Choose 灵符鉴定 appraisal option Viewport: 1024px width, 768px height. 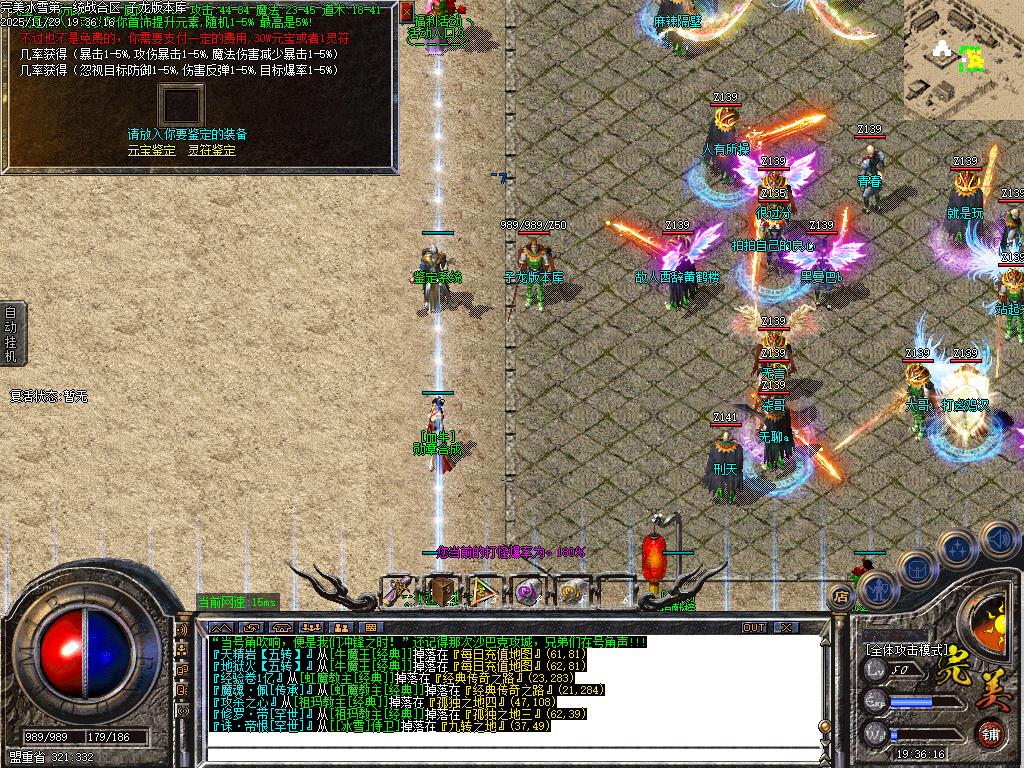coord(212,150)
